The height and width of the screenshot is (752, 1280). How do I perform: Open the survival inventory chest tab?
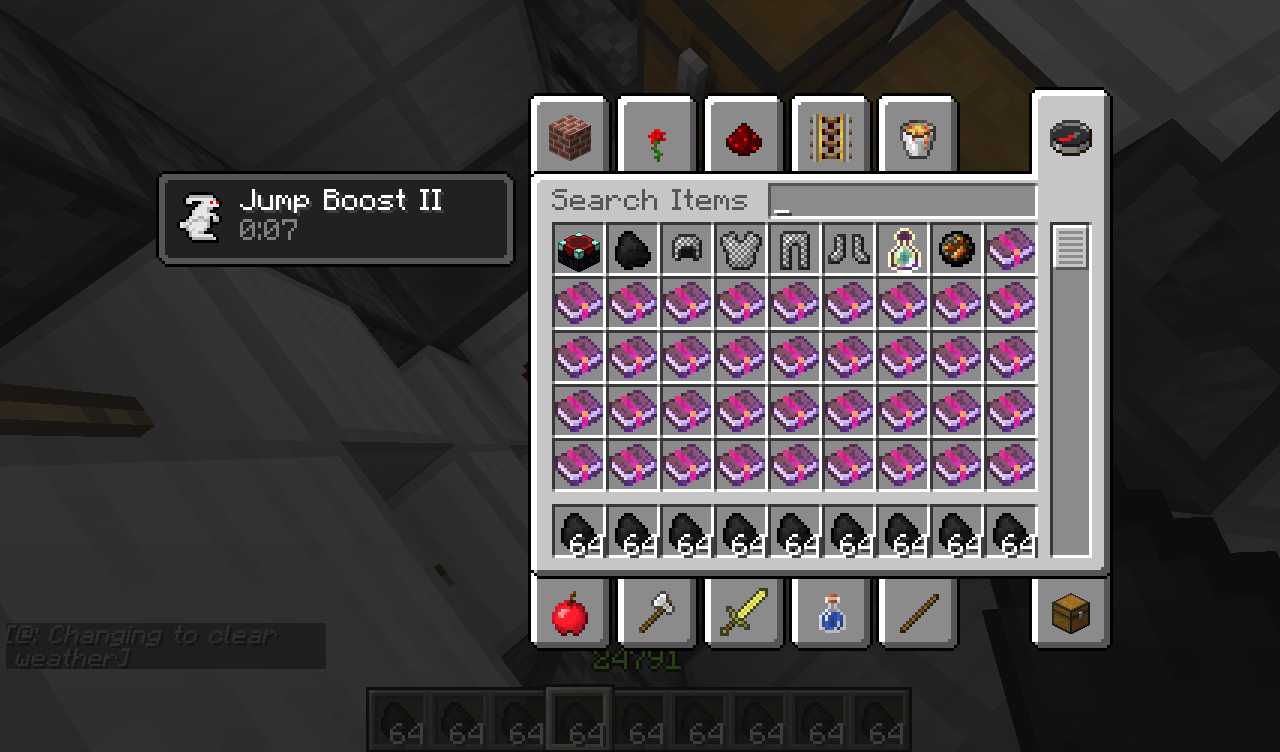tap(1069, 614)
